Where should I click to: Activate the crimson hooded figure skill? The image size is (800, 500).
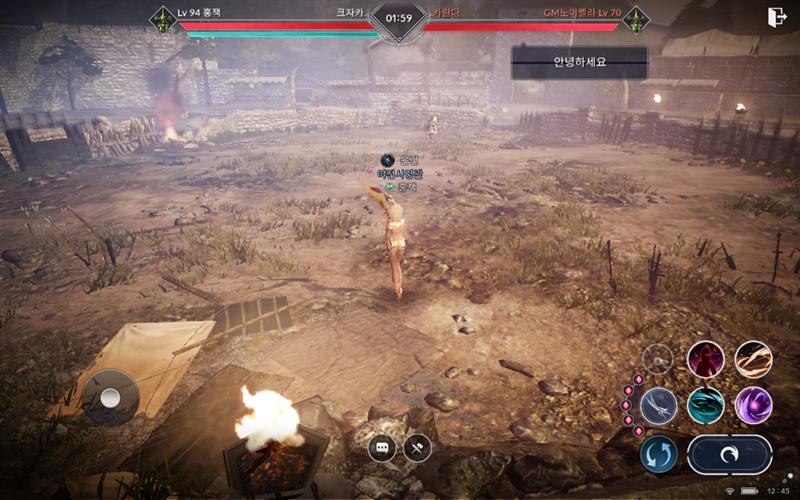(x=706, y=359)
